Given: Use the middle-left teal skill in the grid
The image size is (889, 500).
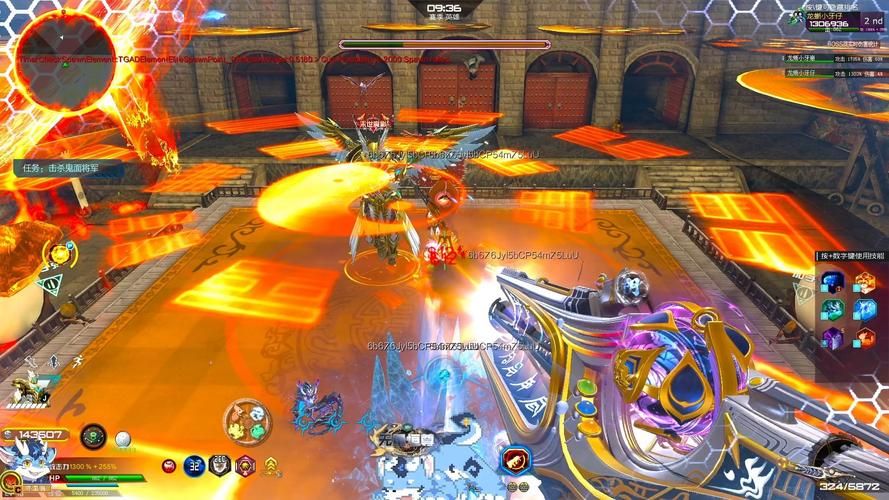Looking at the screenshot, I should (x=832, y=310).
